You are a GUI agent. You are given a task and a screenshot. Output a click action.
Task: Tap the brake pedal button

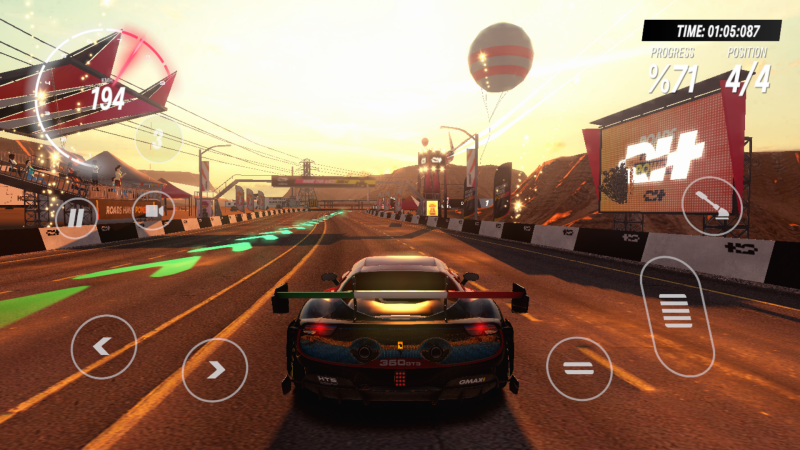pyautogui.click(x=579, y=368)
